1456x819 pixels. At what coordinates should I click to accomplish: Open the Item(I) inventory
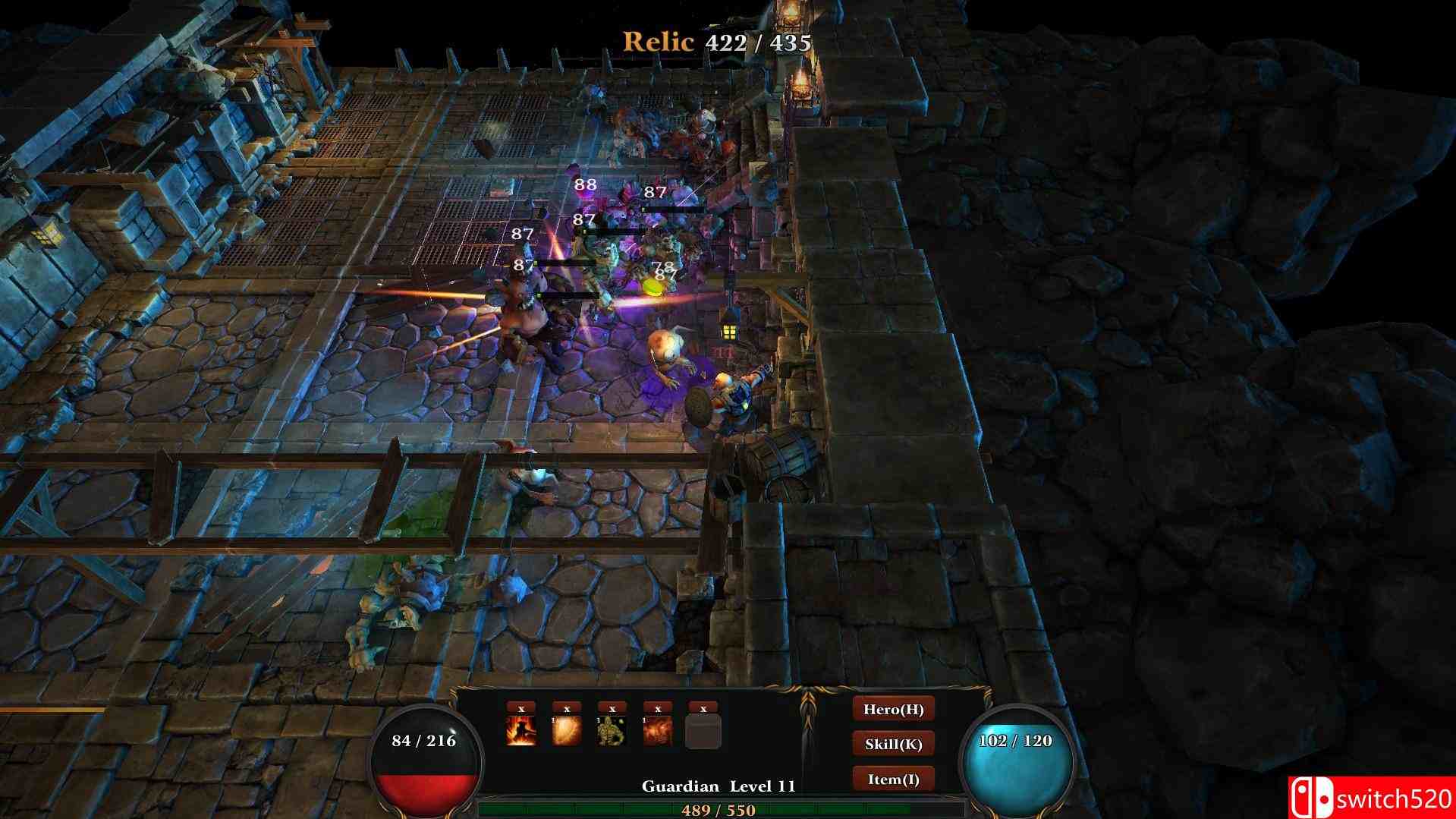click(x=895, y=777)
